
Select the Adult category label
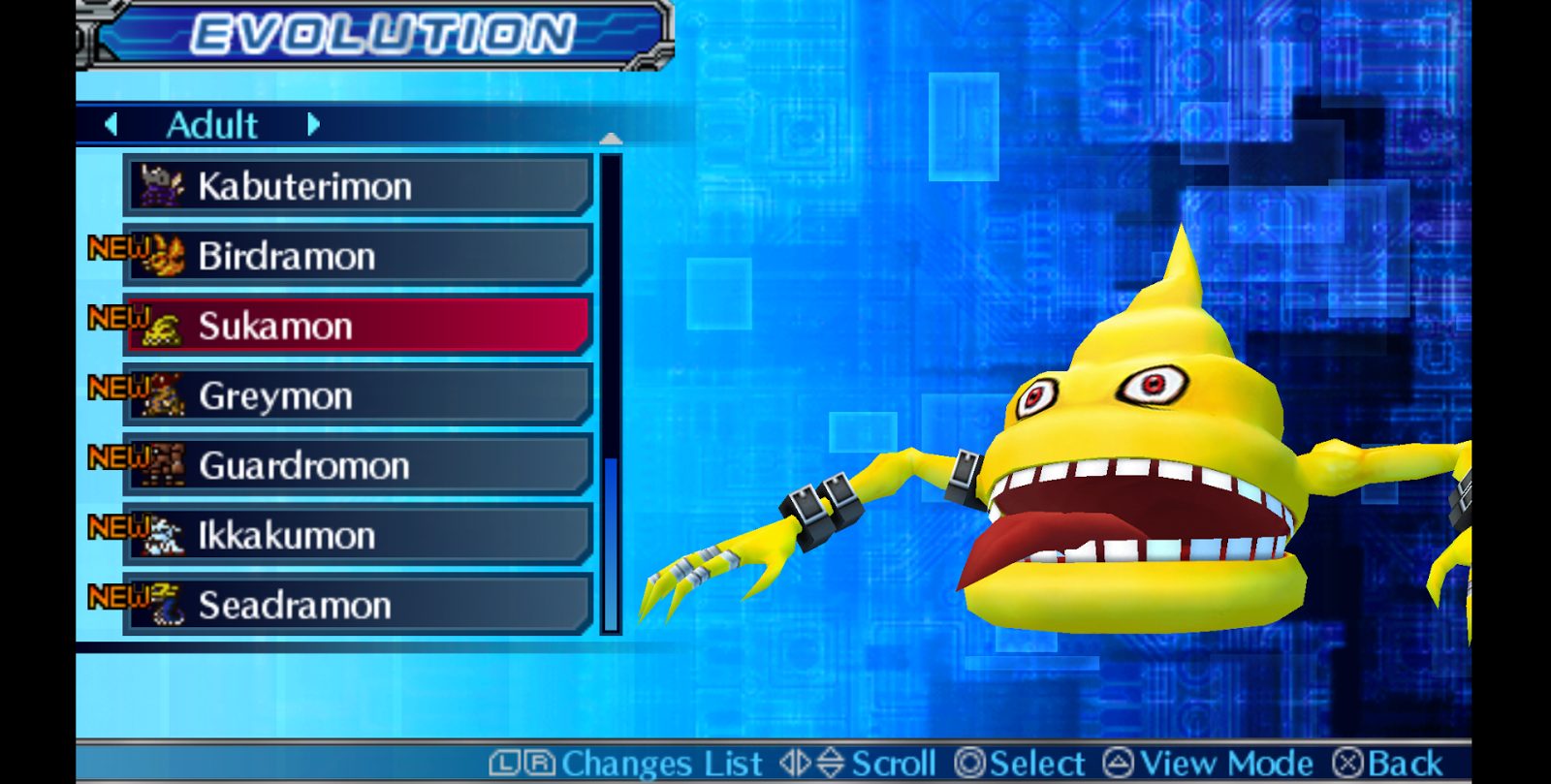tap(211, 124)
